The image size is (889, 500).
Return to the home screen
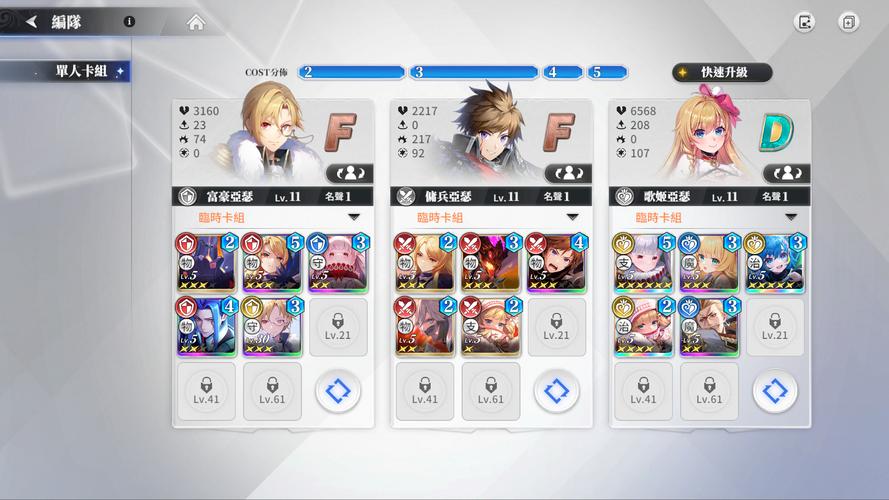(196, 22)
